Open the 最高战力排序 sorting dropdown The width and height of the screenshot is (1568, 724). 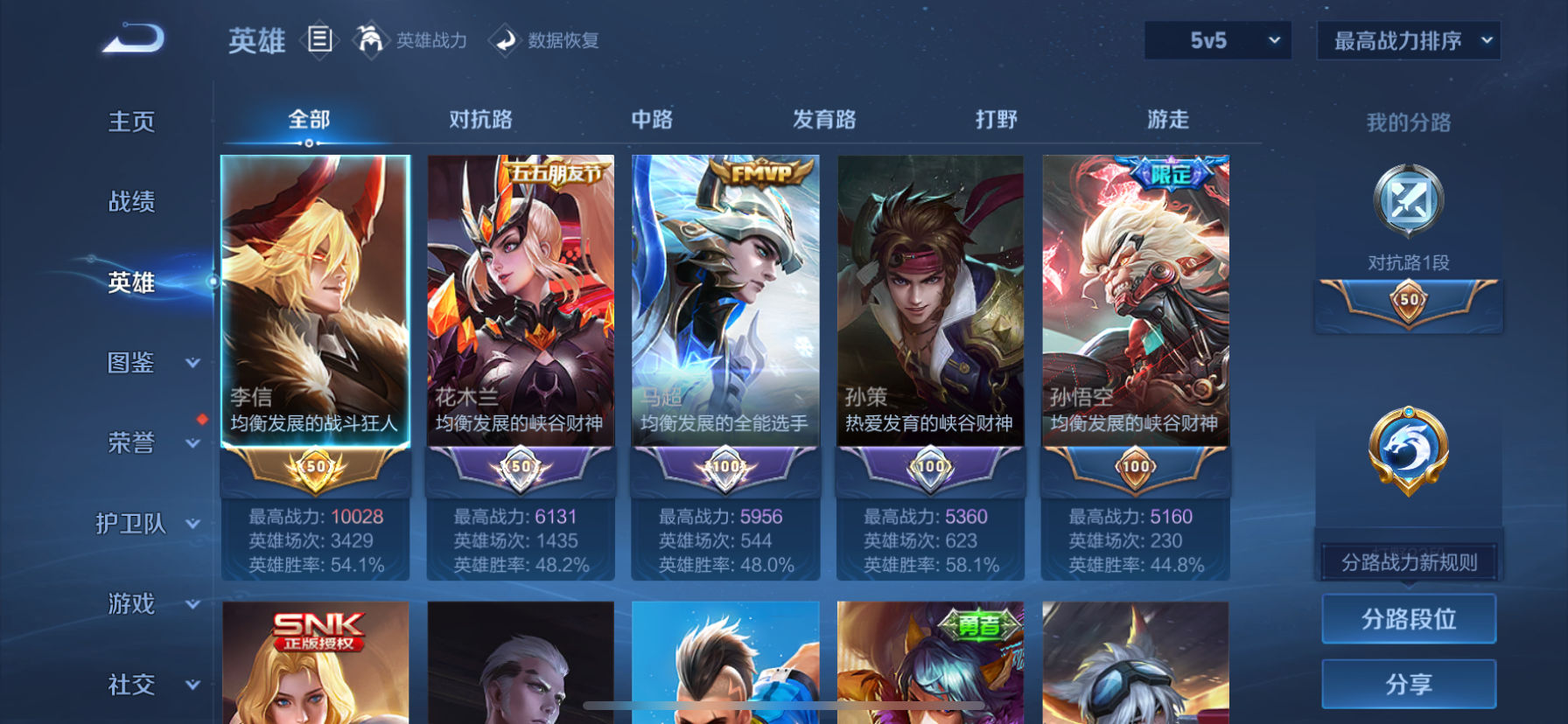(1409, 40)
